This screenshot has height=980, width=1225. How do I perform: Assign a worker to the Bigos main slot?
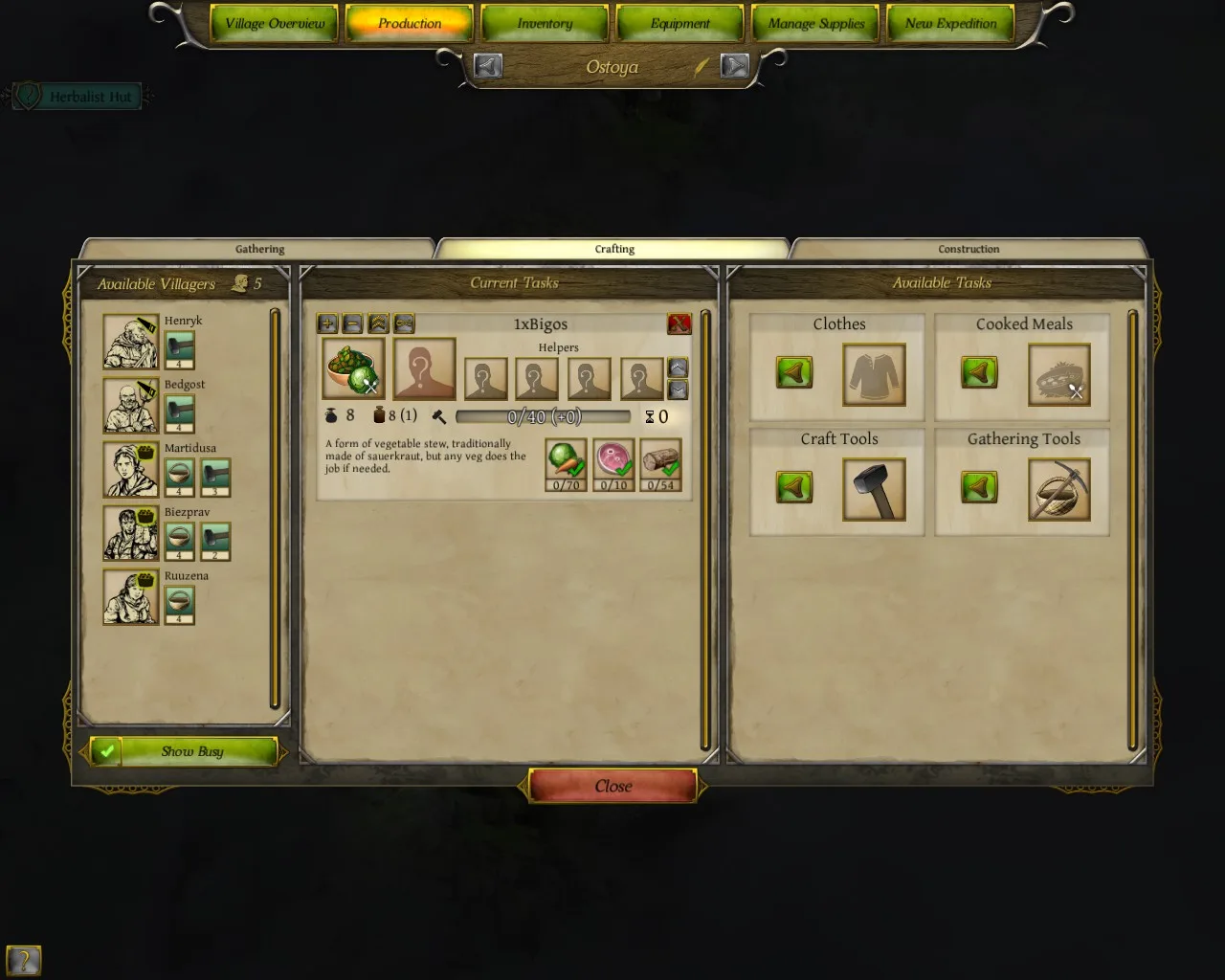[x=424, y=368]
